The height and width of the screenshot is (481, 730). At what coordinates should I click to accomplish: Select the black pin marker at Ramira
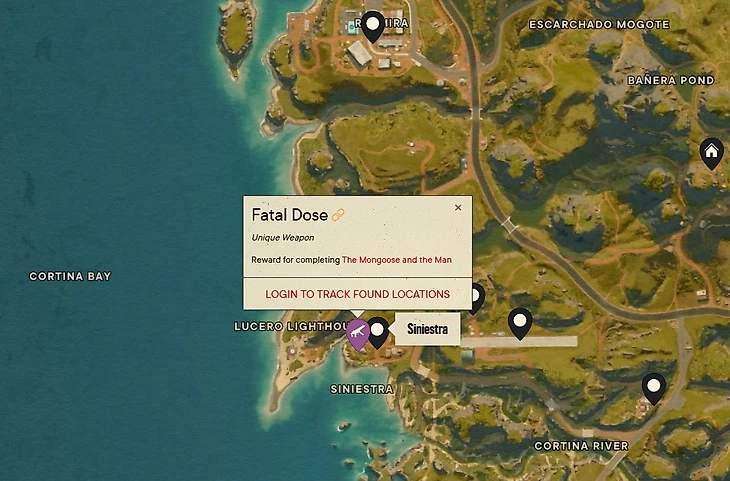tap(373, 24)
